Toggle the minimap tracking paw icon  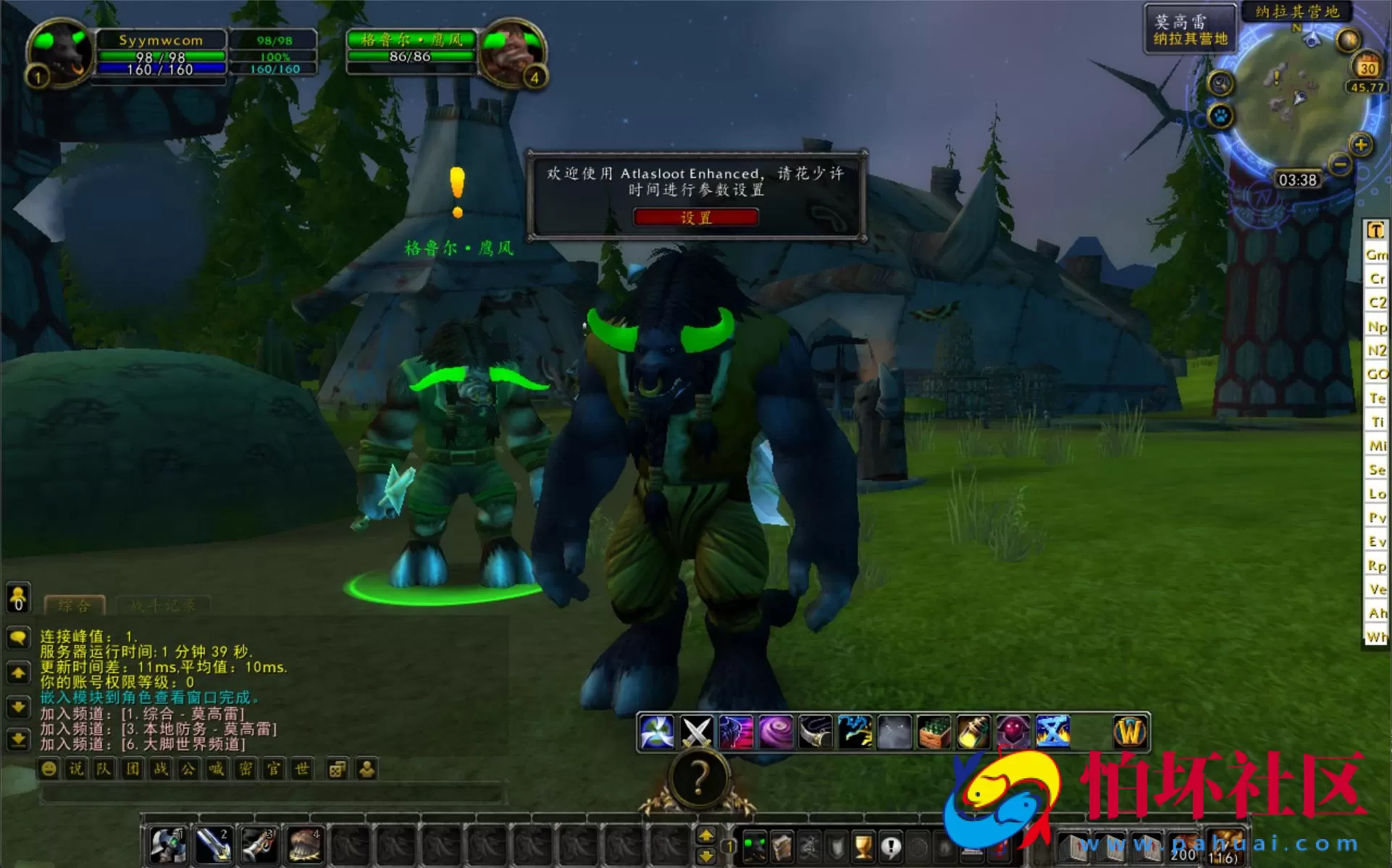[x=1220, y=116]
